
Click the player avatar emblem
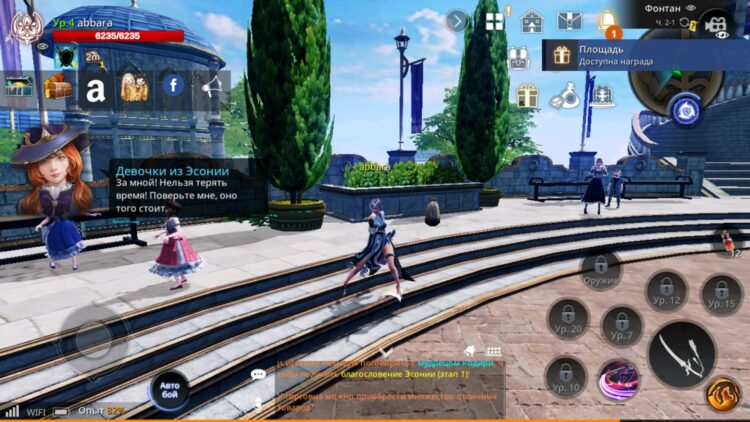click(24, 27)
